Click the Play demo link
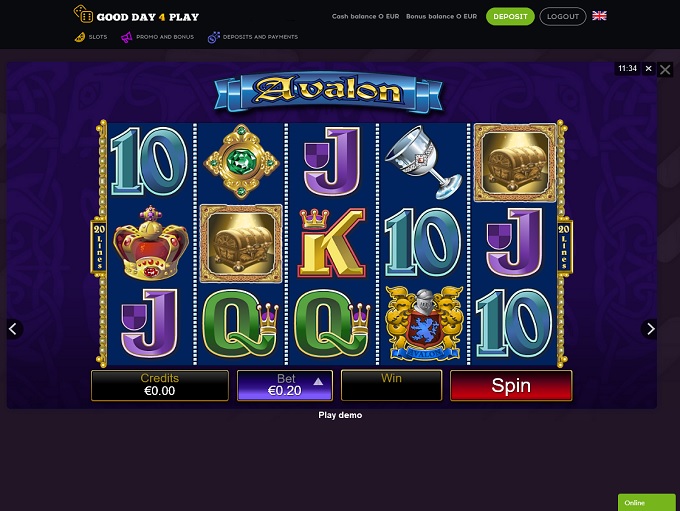This screenshot has width=680, height=511. [x=340, y=415]
